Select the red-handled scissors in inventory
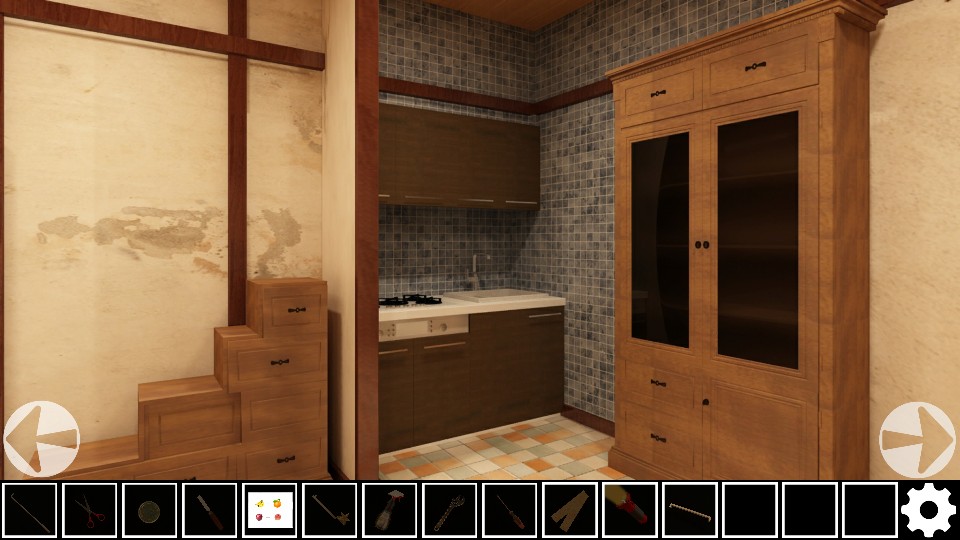This screenshot has height=540, width=960. 90,510
